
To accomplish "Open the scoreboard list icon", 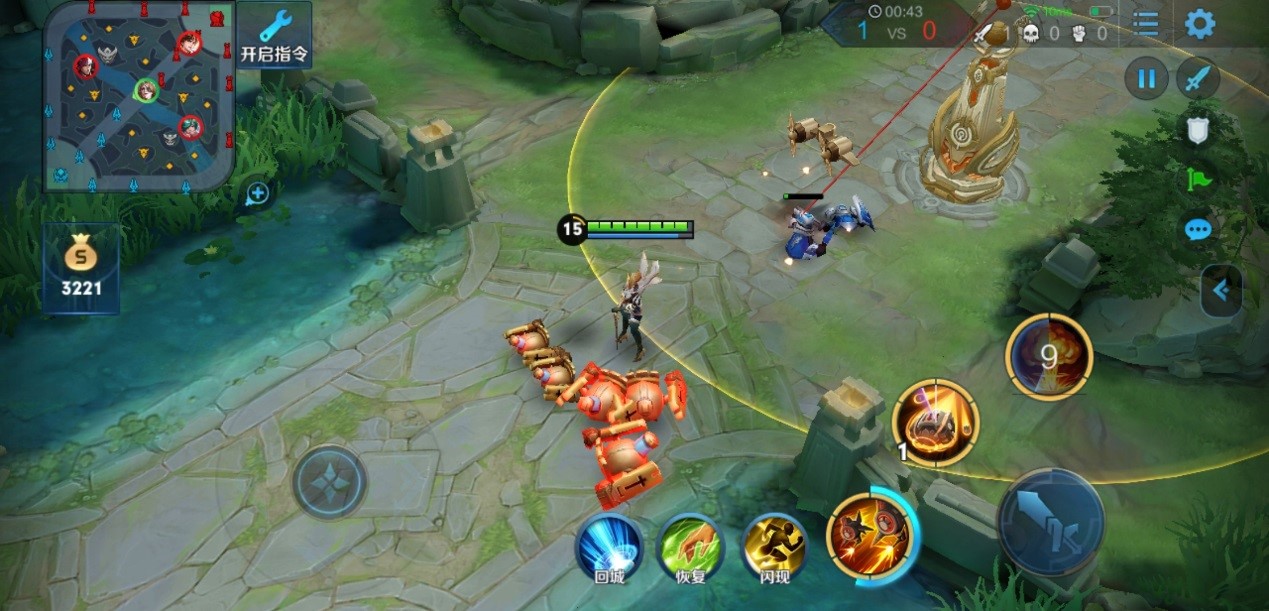I will (x=1146, y=25).
